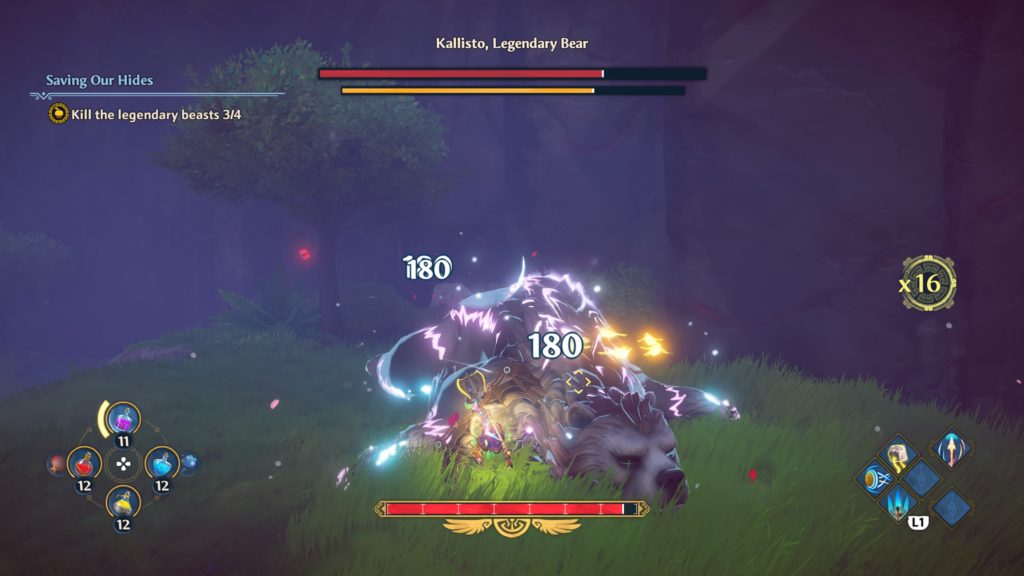Select the yellow potion slot
Screen dimensions: 1024x576
(123, 502)
